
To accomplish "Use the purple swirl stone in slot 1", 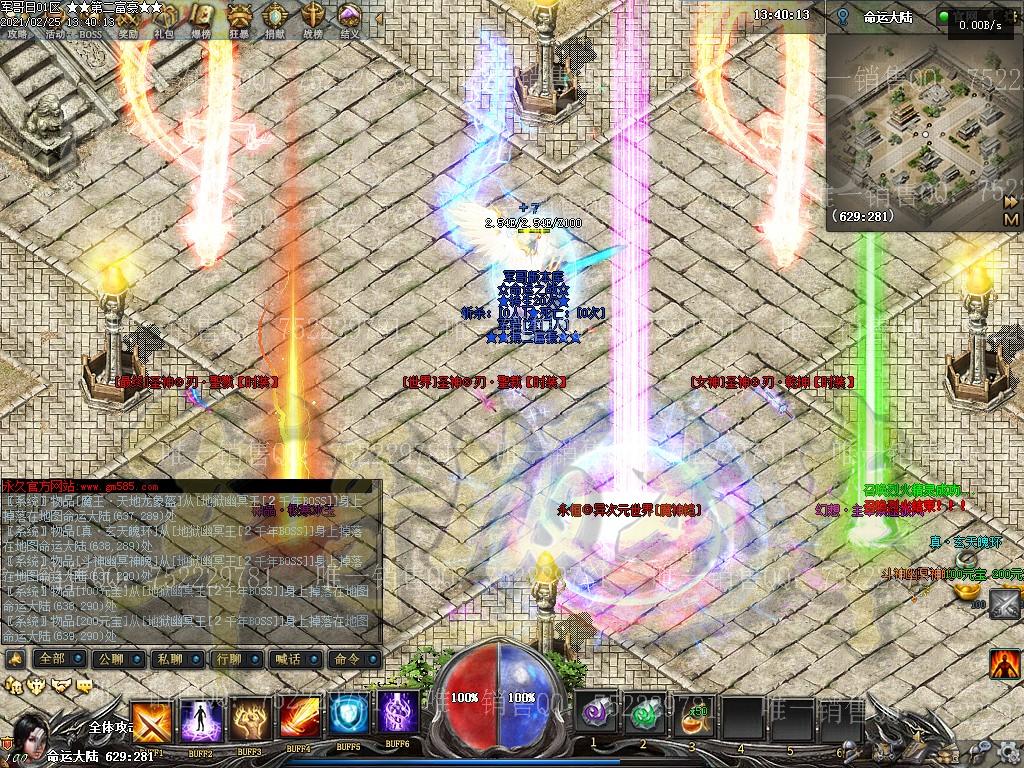I will coord(594,714).
